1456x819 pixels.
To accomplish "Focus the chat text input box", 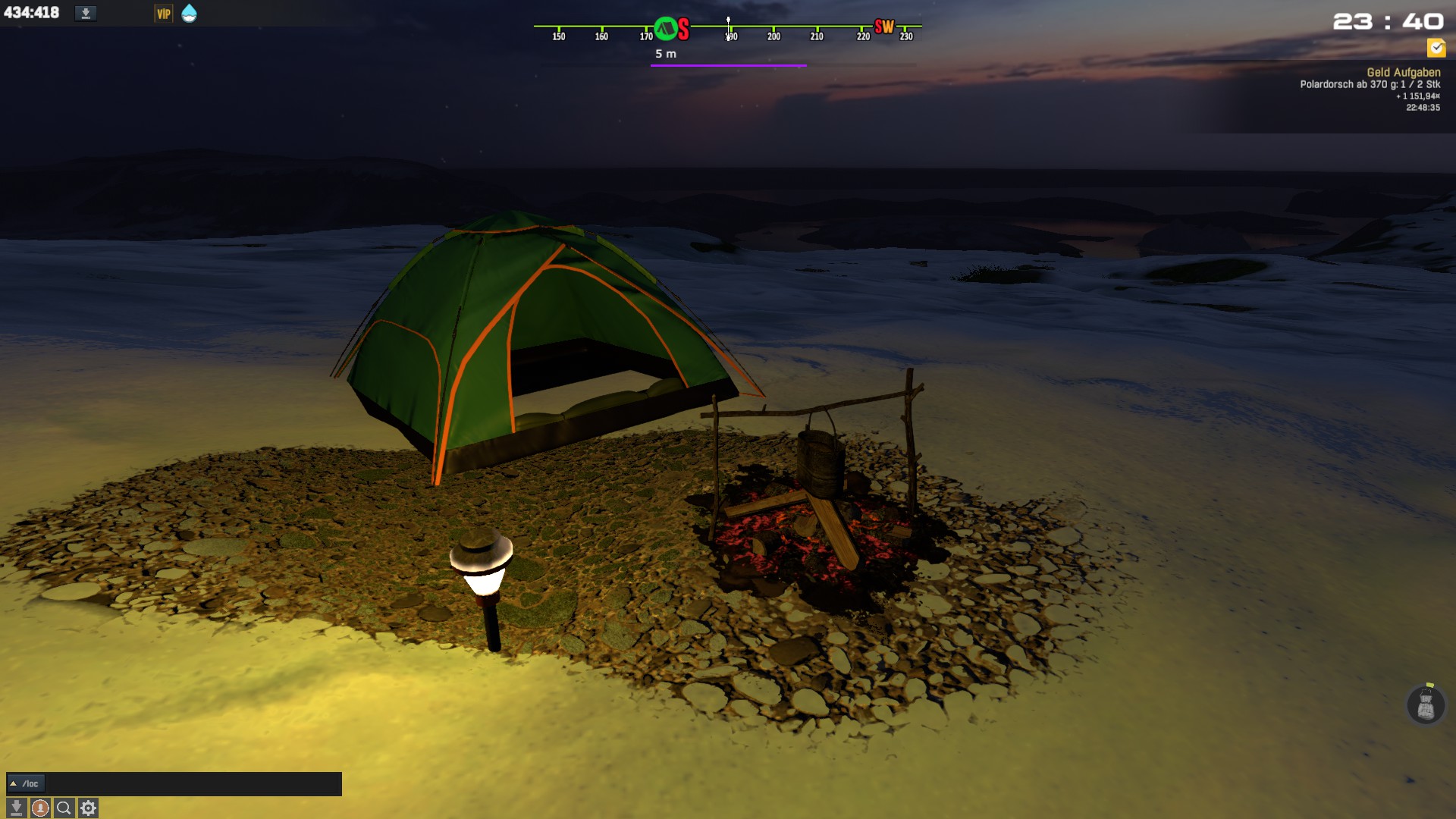I will click(193, 783).
